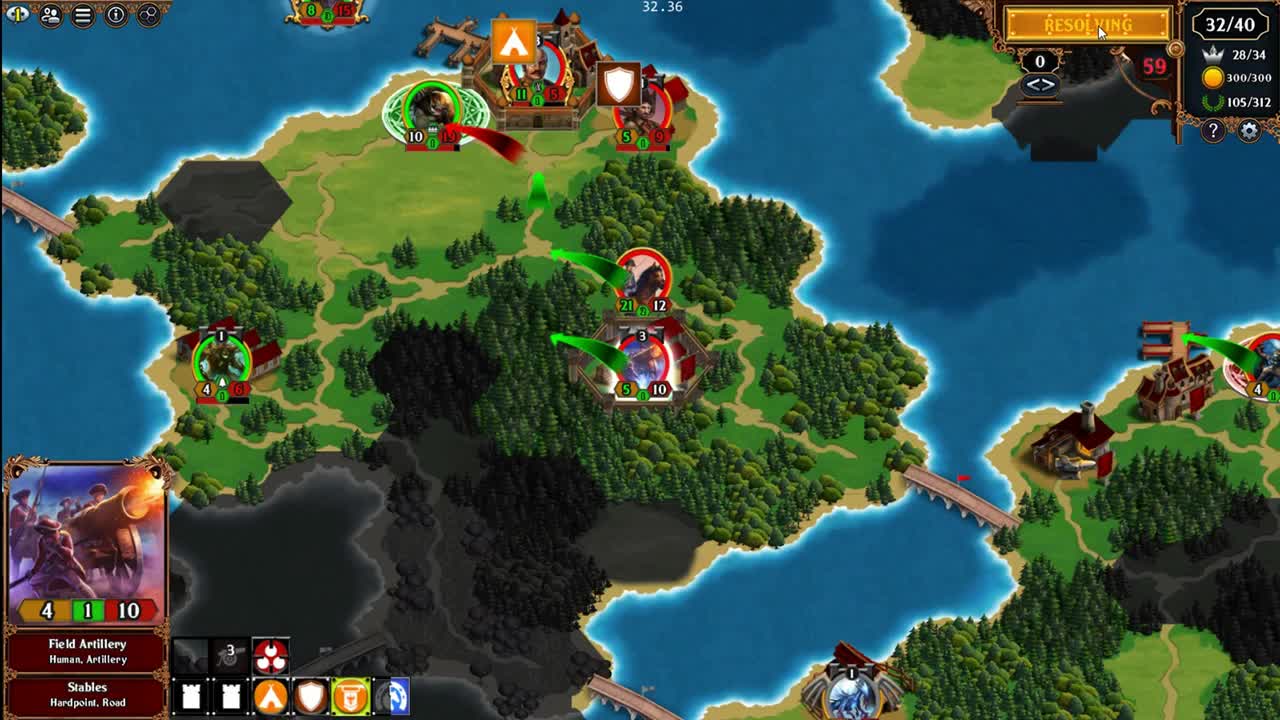Open the settings gear in the top-right panel

click(x=1248, y=130)
